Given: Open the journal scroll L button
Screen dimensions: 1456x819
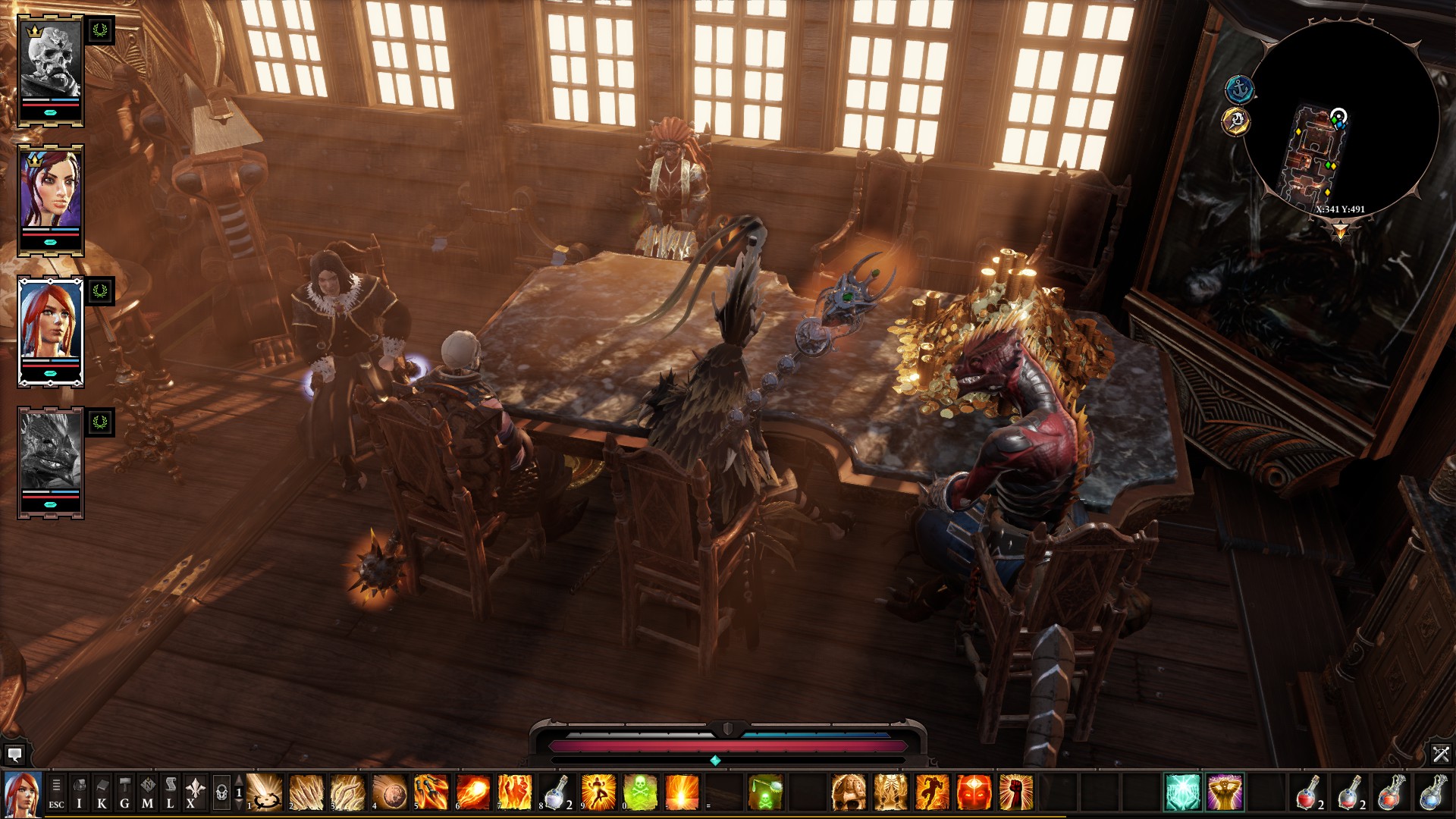Looking at the screenshot, I should coord(171,793).
